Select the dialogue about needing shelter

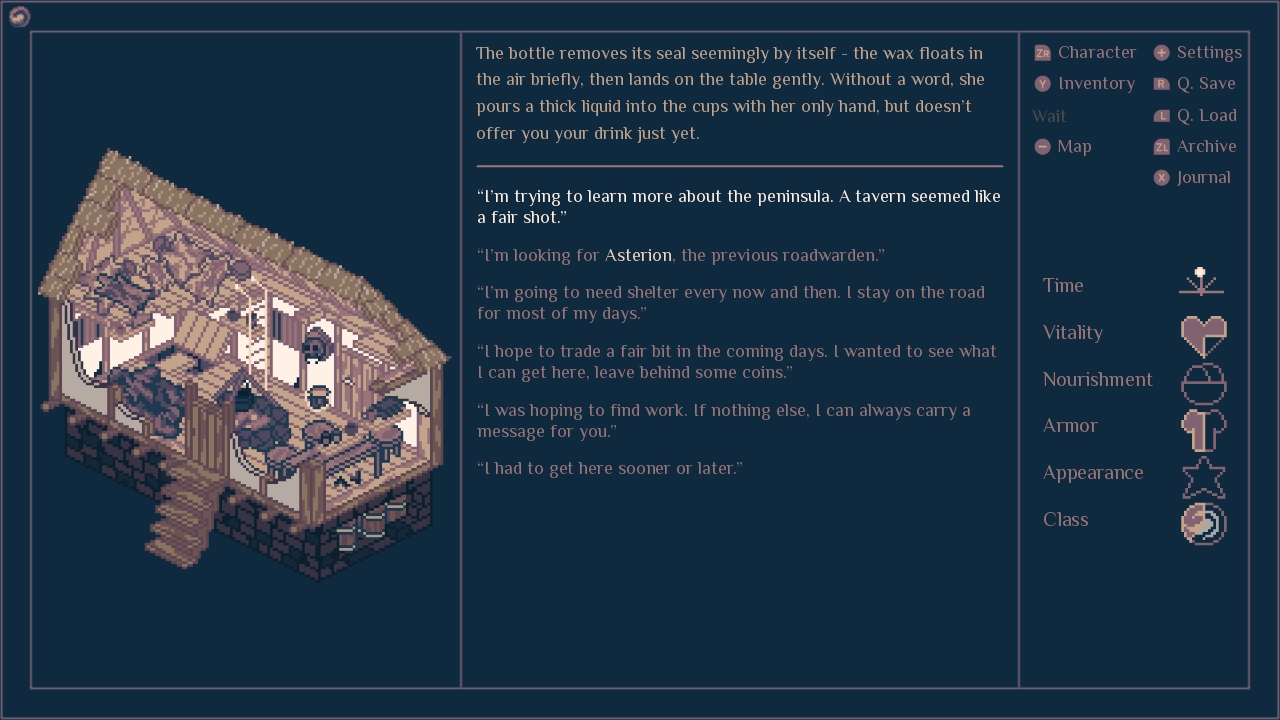pyautogui.click(x=730, y=302)
